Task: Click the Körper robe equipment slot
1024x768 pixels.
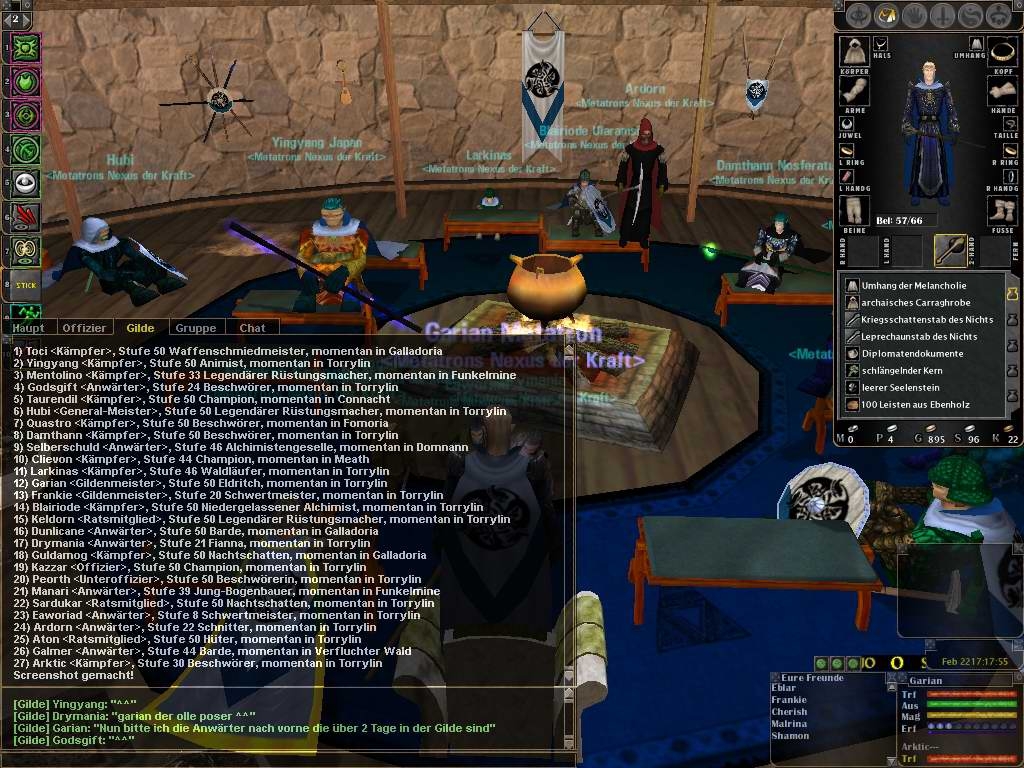Action: point(854,50)
